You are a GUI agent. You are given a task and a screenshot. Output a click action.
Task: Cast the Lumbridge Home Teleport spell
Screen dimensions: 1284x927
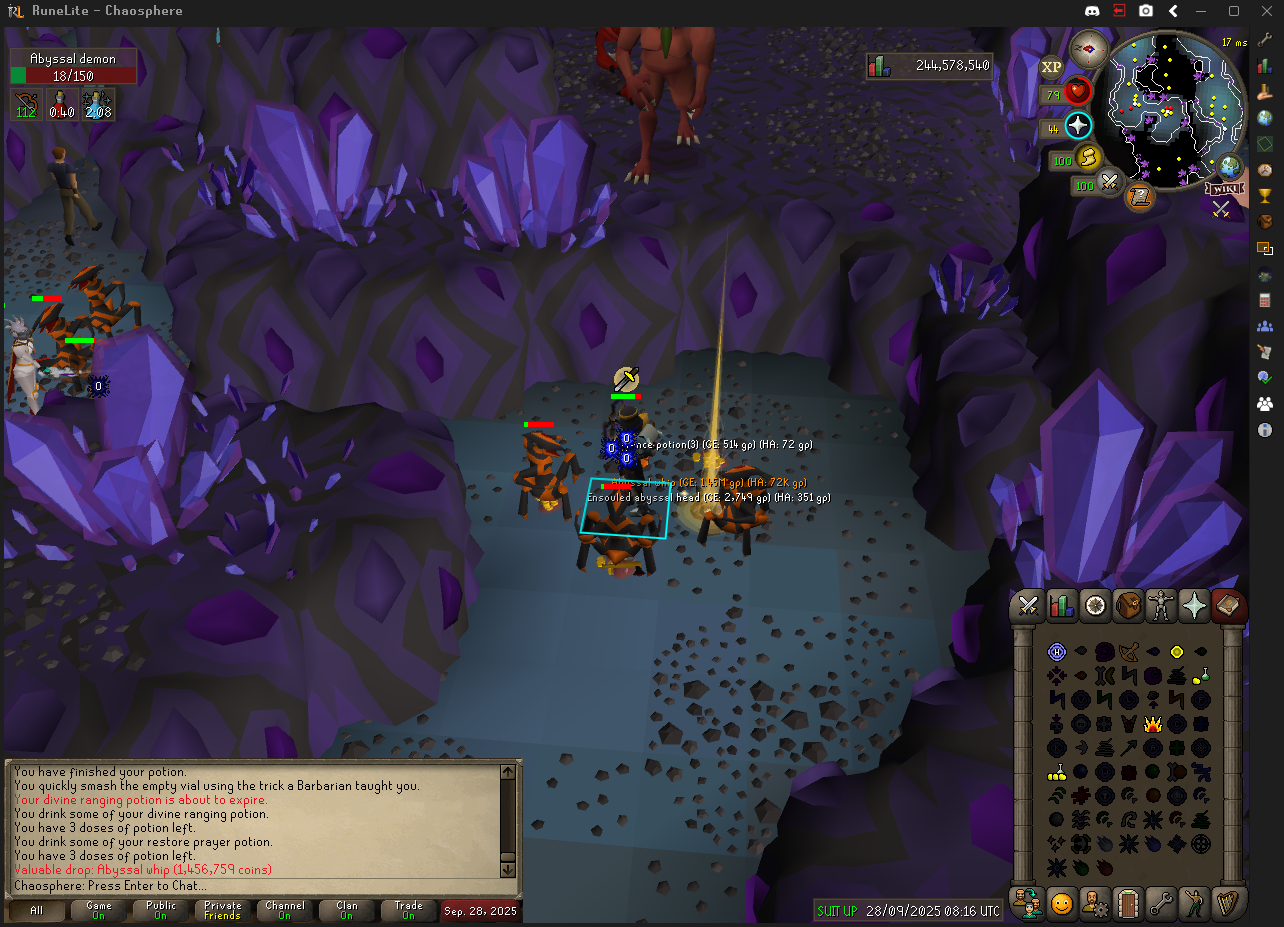coord(1057,652)
